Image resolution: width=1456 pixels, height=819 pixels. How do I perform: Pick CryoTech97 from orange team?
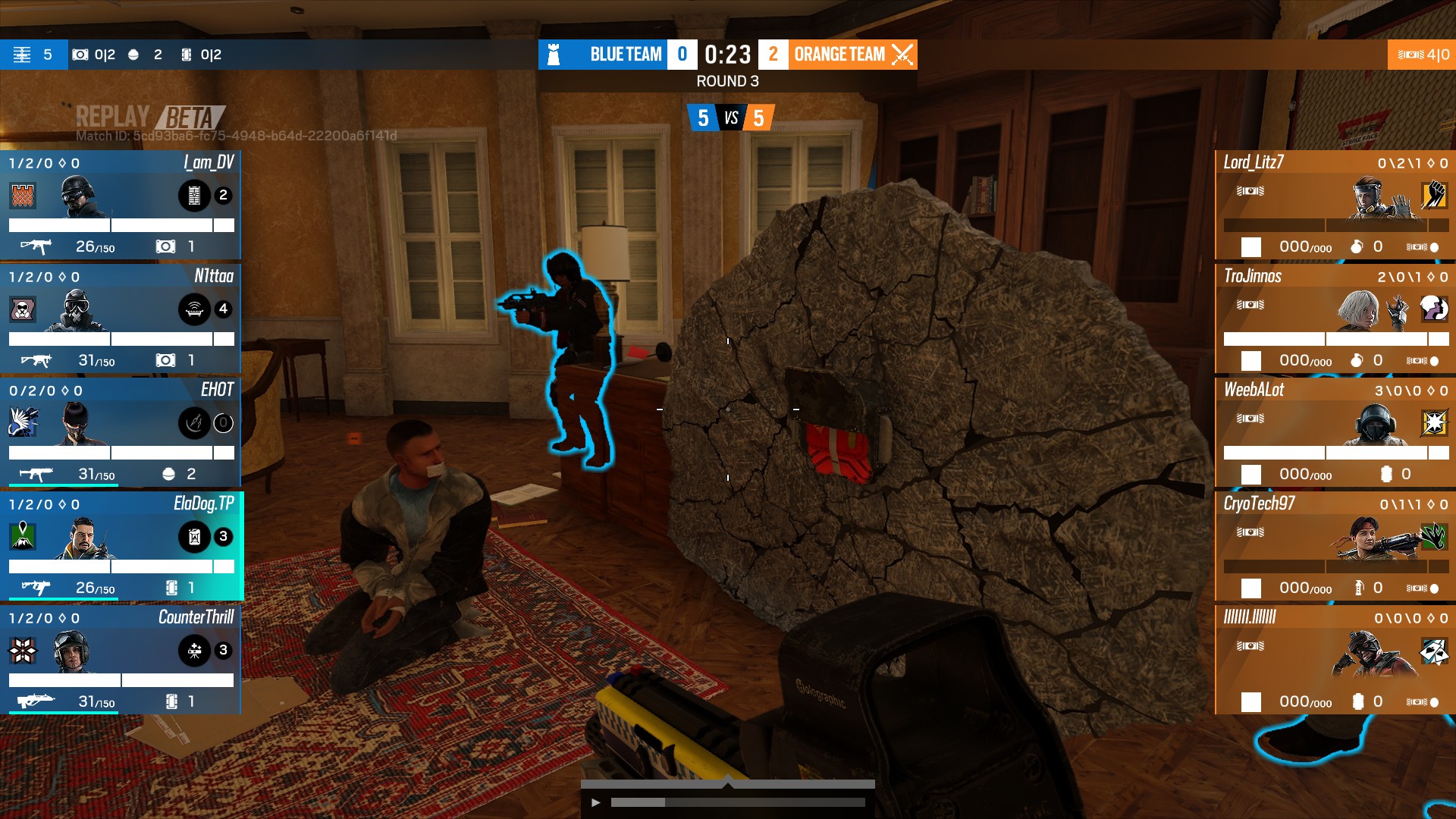[x=1335, y=546]
